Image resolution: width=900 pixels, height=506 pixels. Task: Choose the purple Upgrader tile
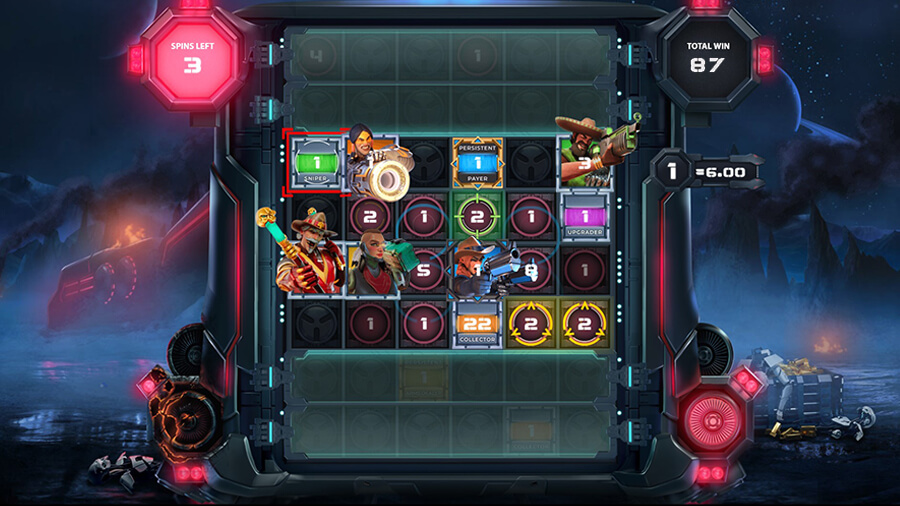[x=585, y=217]
